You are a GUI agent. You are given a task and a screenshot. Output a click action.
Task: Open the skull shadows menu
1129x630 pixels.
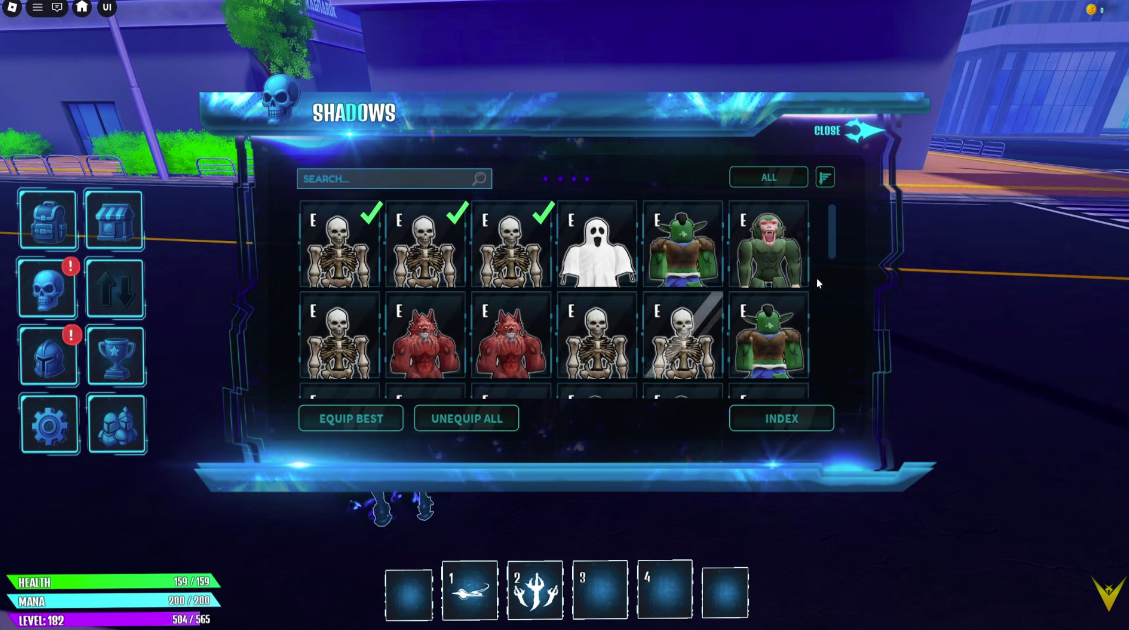(48, 289)
